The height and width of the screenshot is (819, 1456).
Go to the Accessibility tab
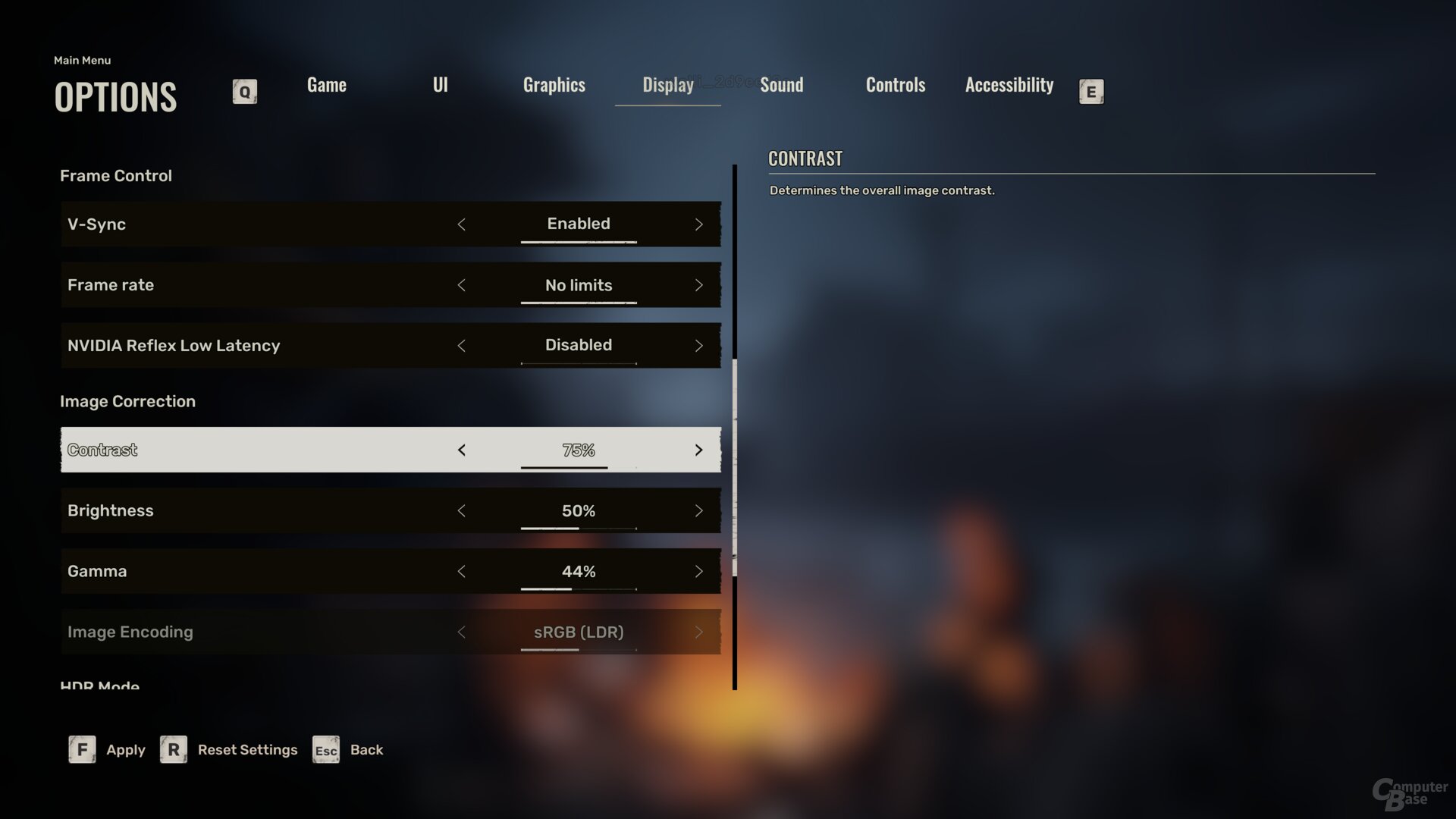click(x=1009, y=85)
